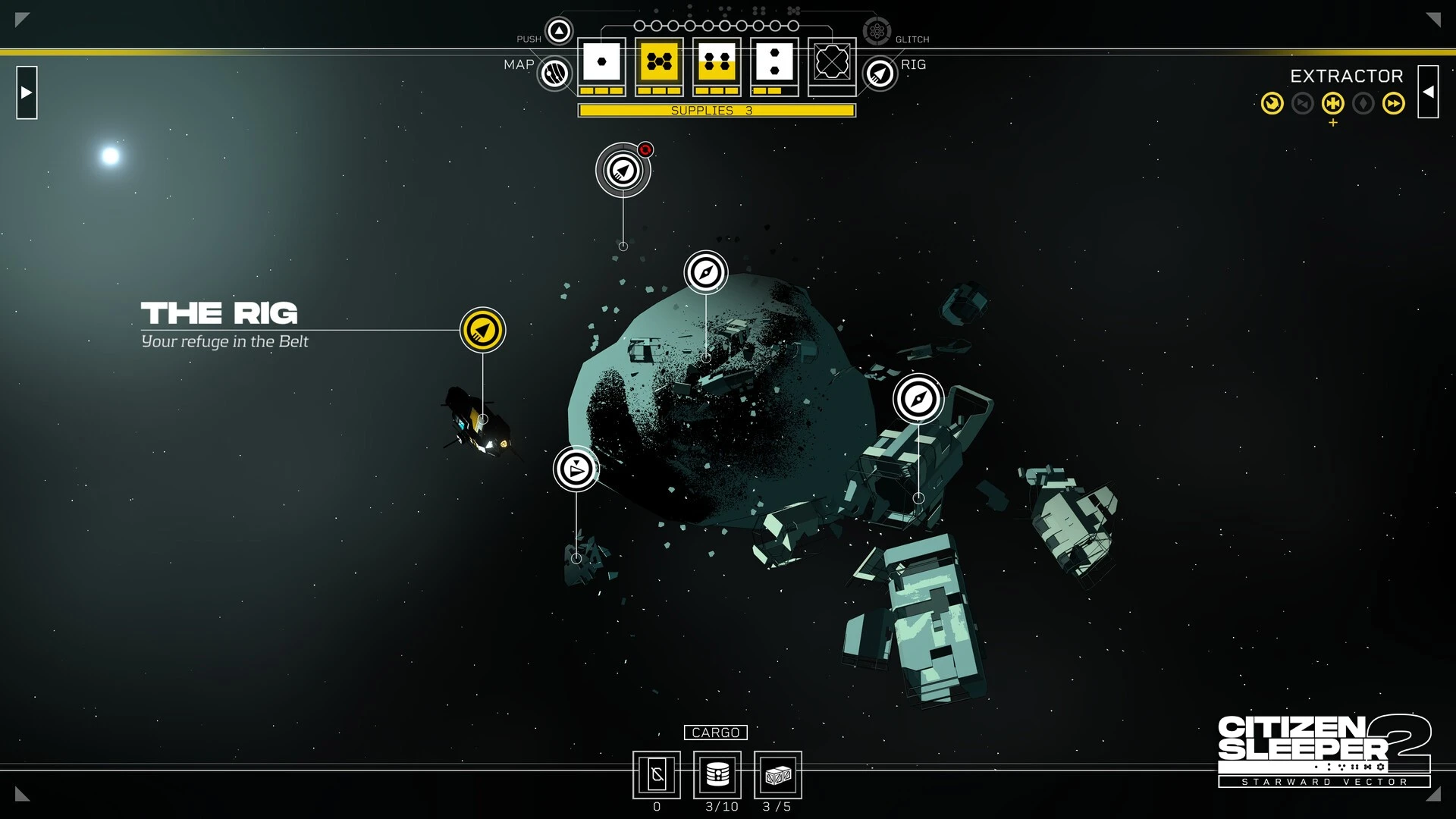
Task: Expand the left side panel arrow
Action: (x=27, y=93)
